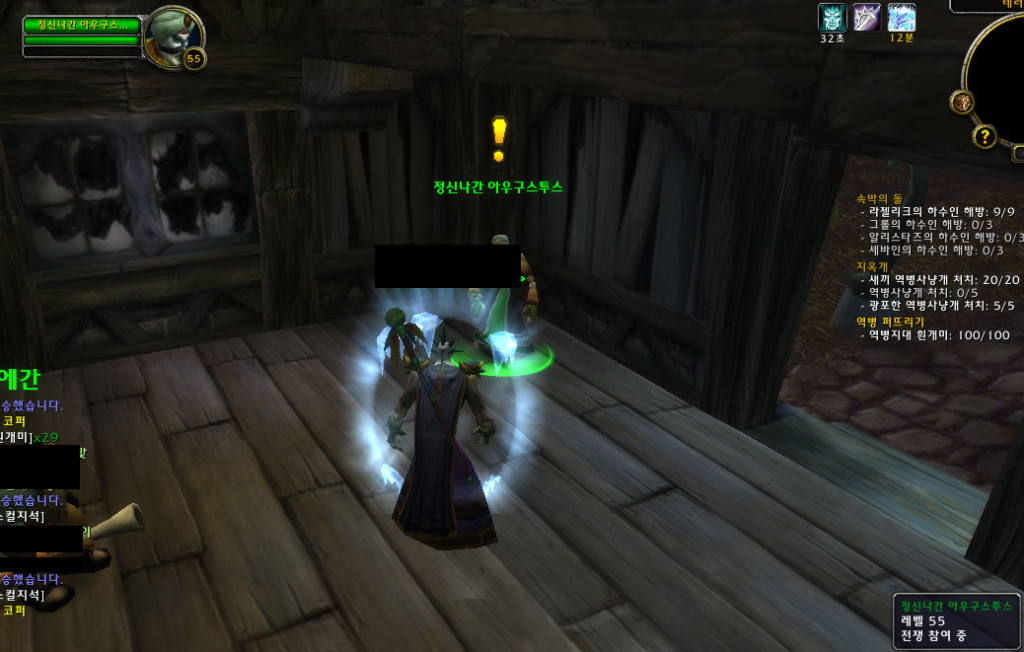The height and width of the screenshot is (652, 1024).
Task: Select the skull-face buff icon with 32-second timer
Action: point(832,17)
